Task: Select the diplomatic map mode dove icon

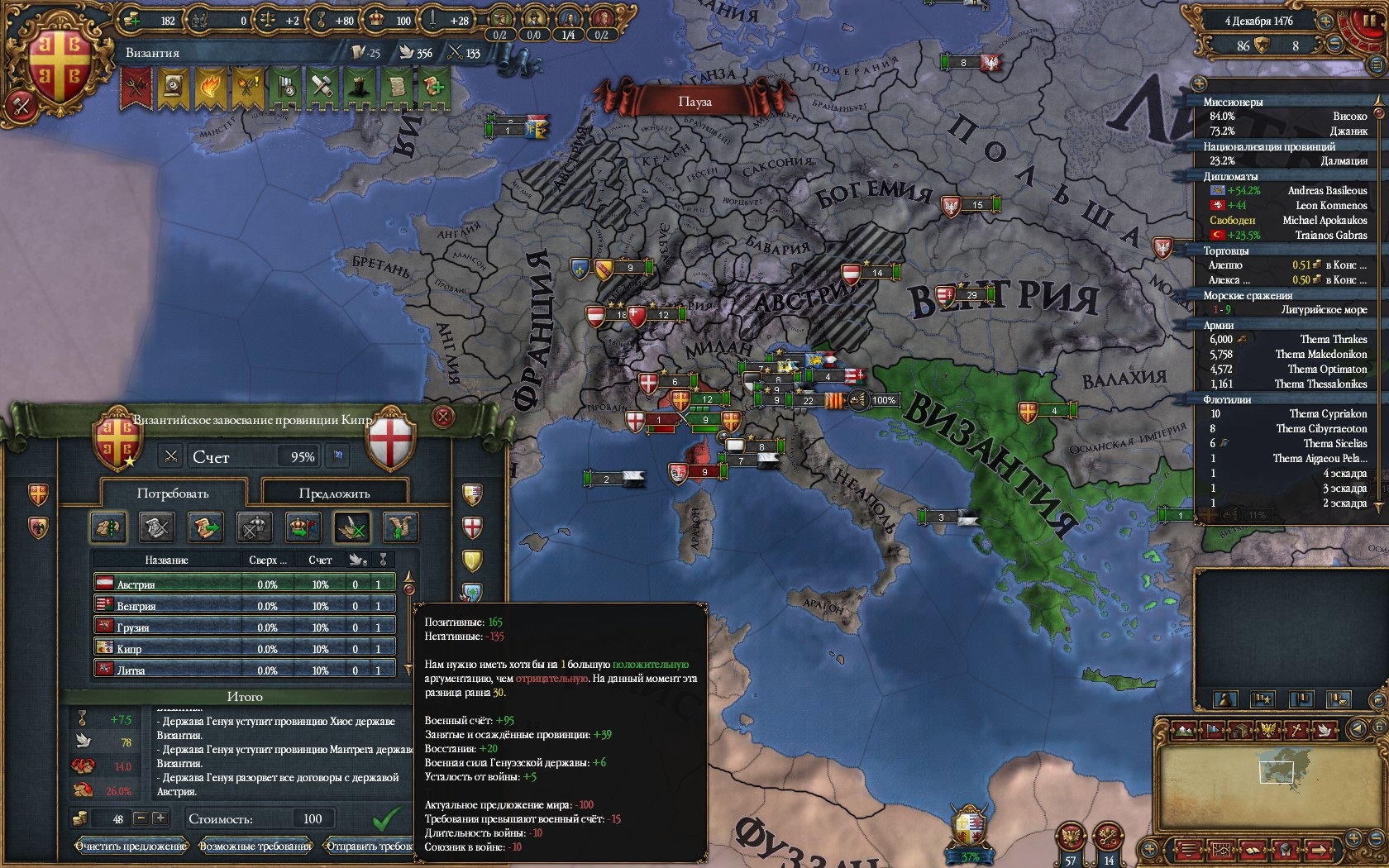Action: point(1325,729)
